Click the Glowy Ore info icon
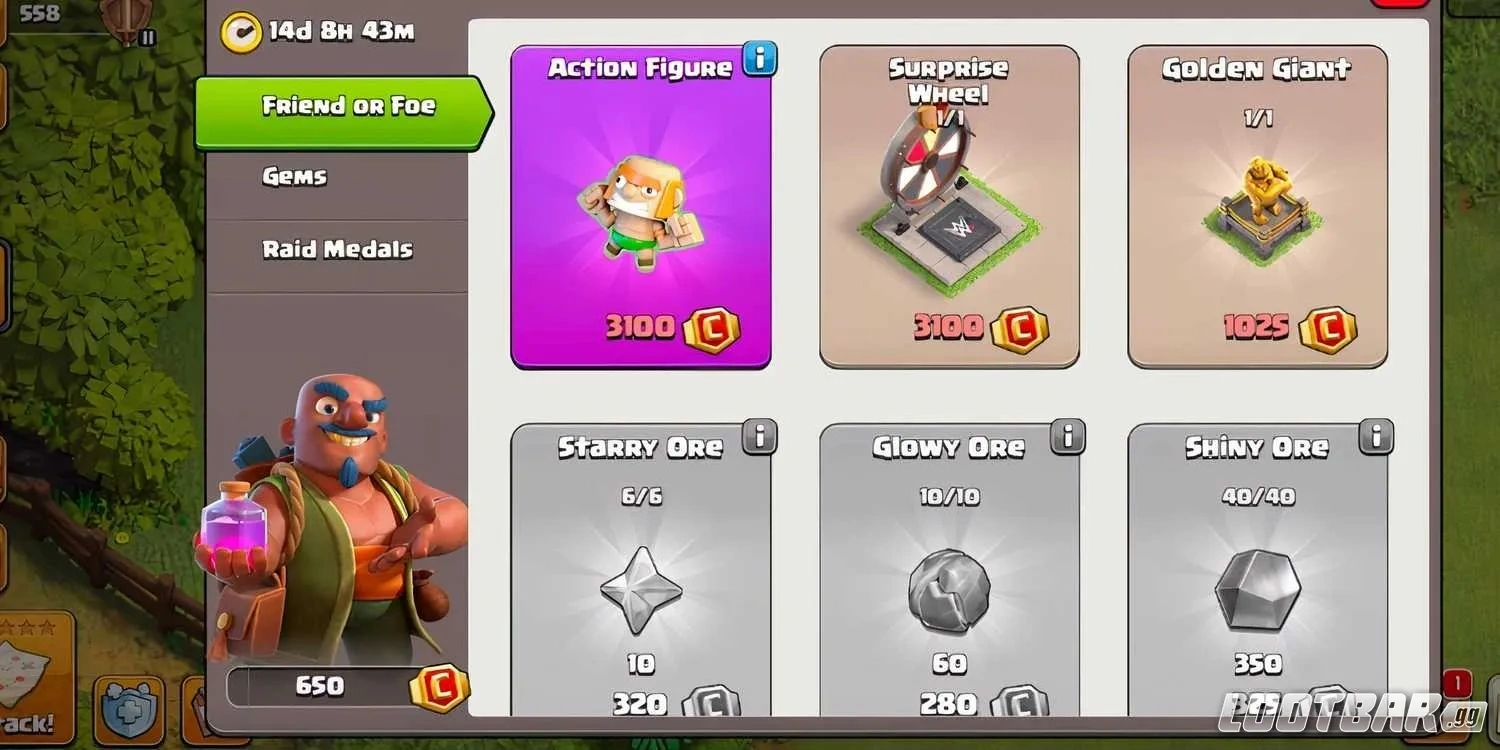The image size is (1500, 750). (1066, 435)
